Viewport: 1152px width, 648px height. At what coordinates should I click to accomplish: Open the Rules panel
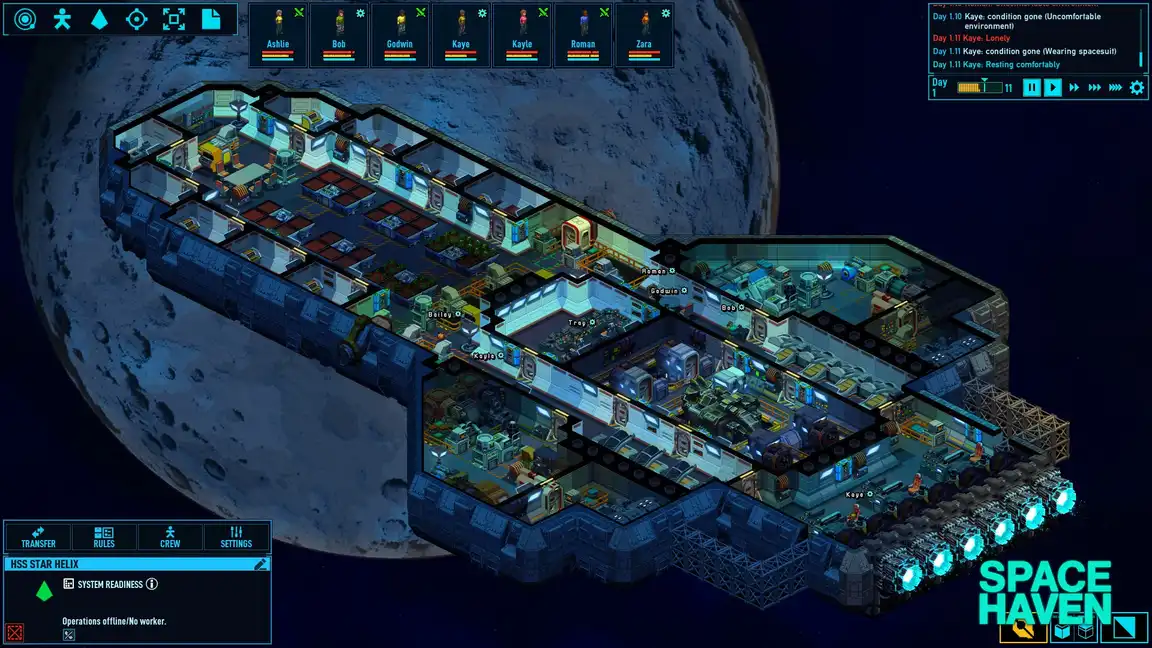(x=104, y=537)
